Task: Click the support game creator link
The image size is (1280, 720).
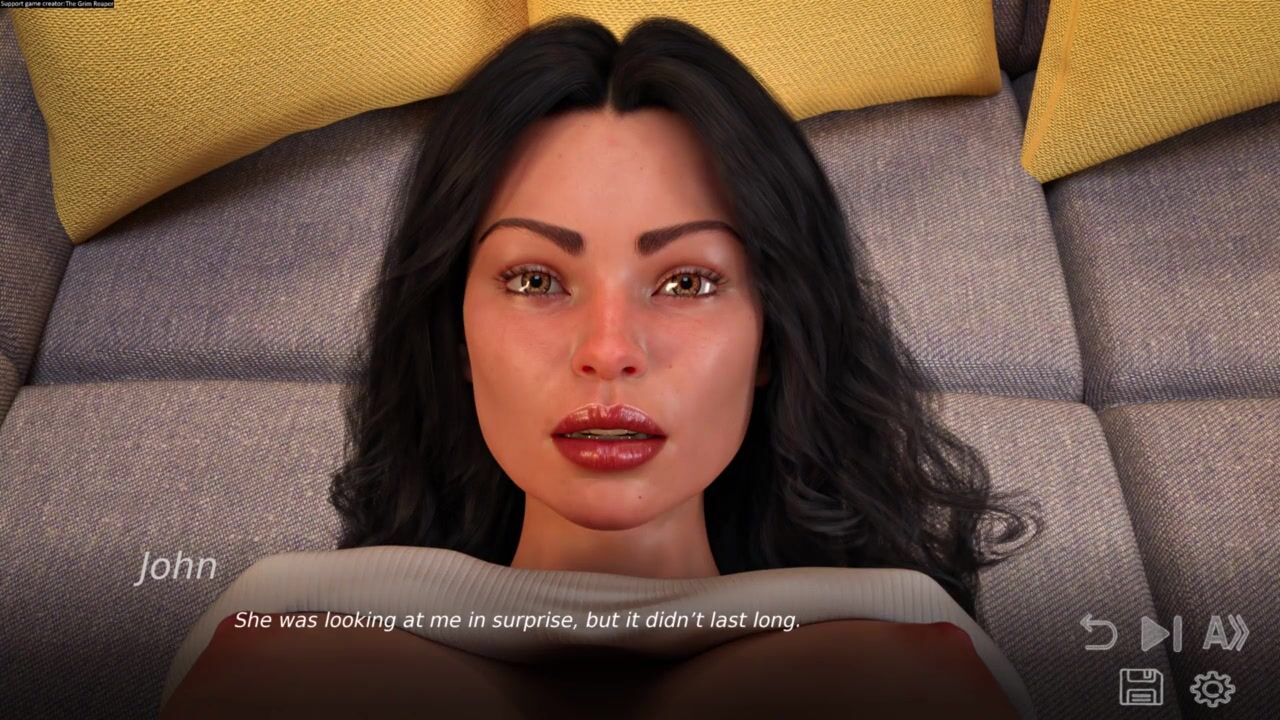Action: pyautogui.click(x=57, y=5)
